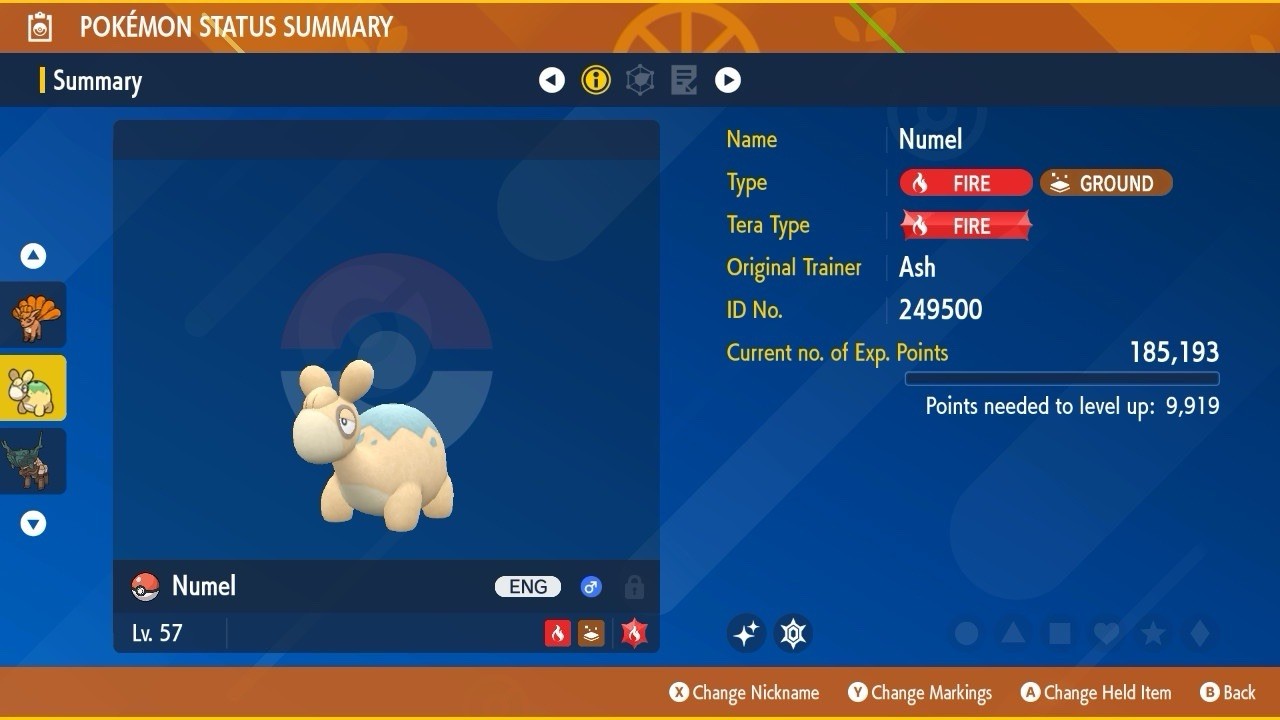Toggle the circle marking
1280x720 pixels.
[x=966, y=633]
